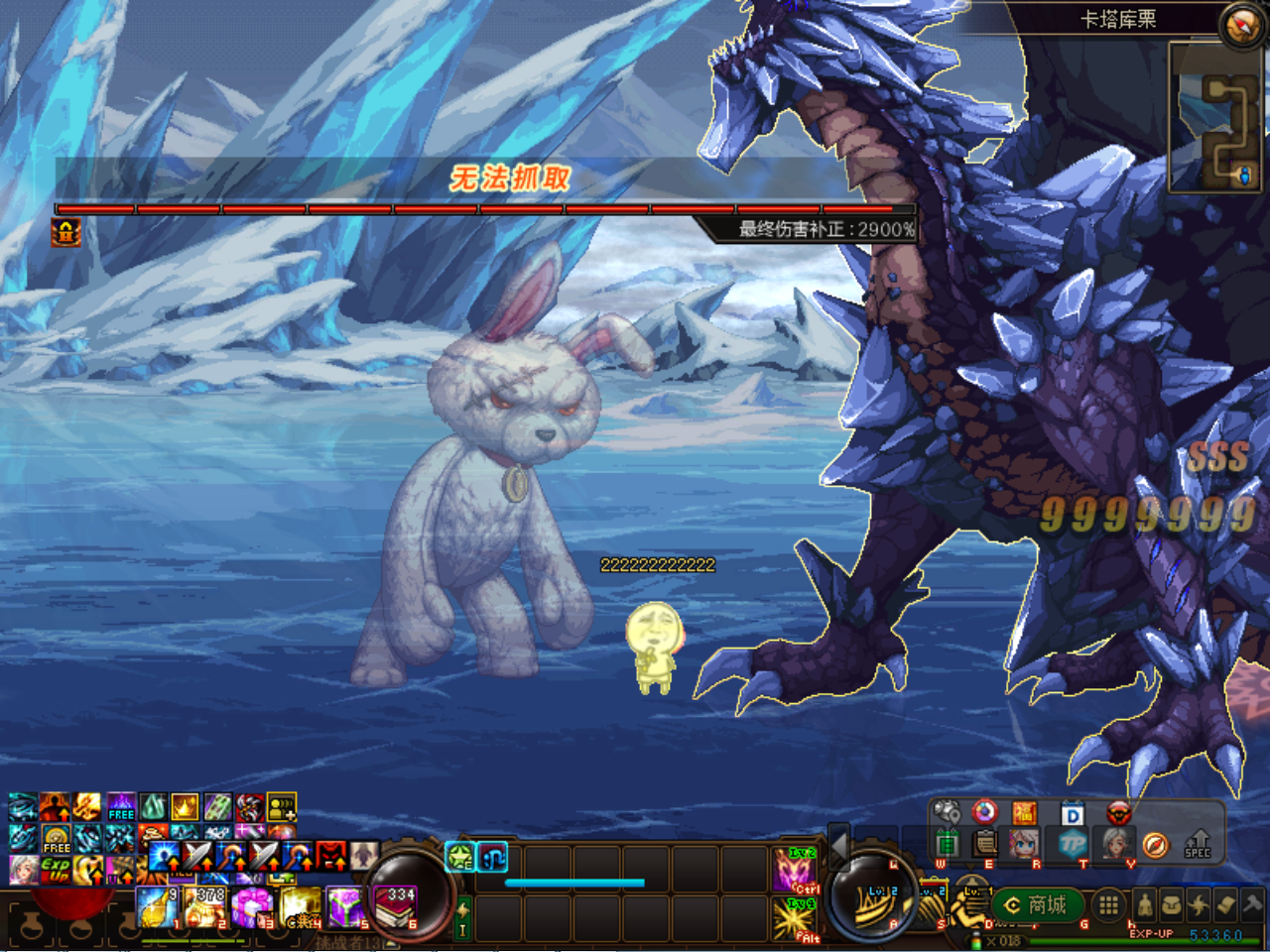
Task: Open the red 福 fortune icon
Action: point(1024,813)
